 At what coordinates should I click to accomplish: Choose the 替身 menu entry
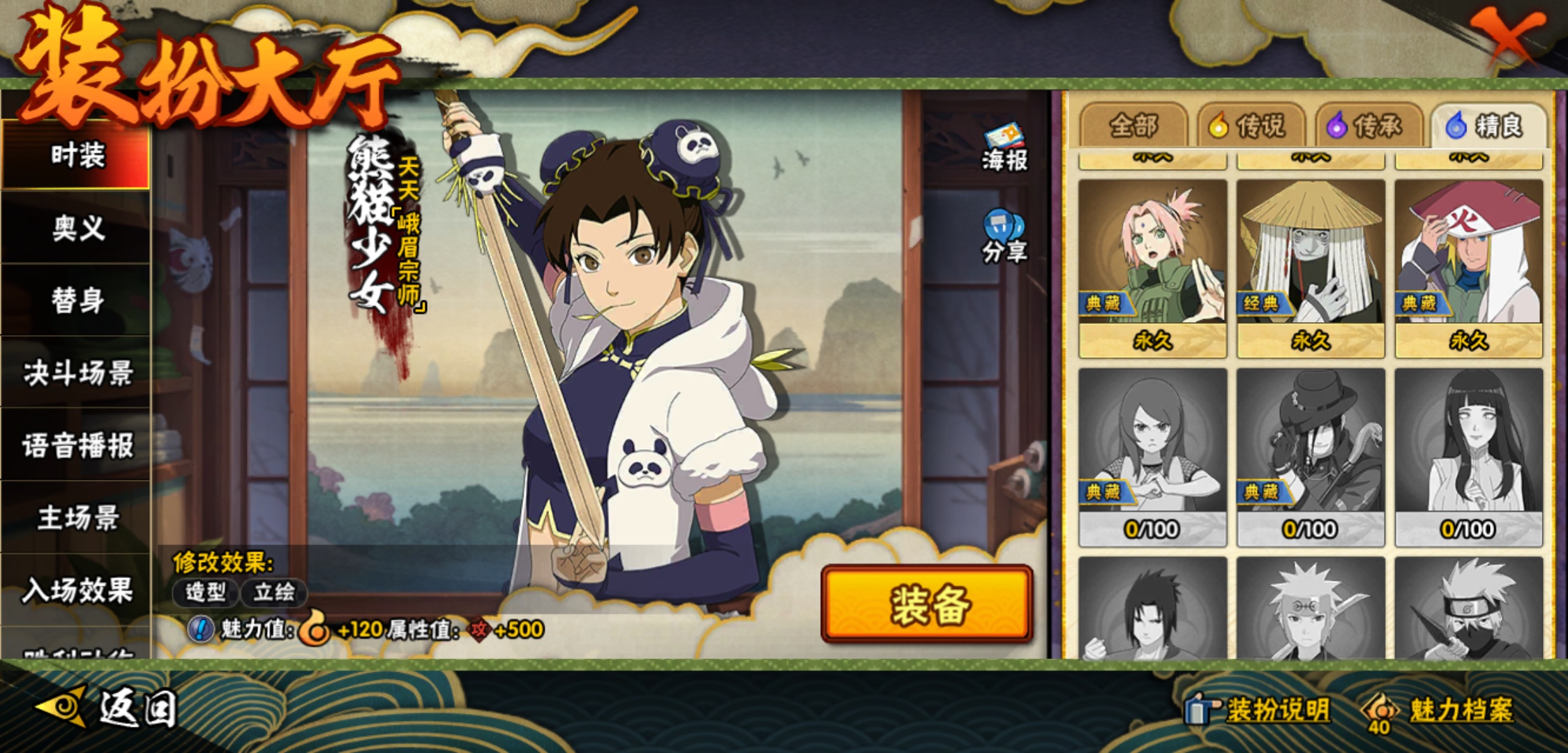tap(77, 301)
